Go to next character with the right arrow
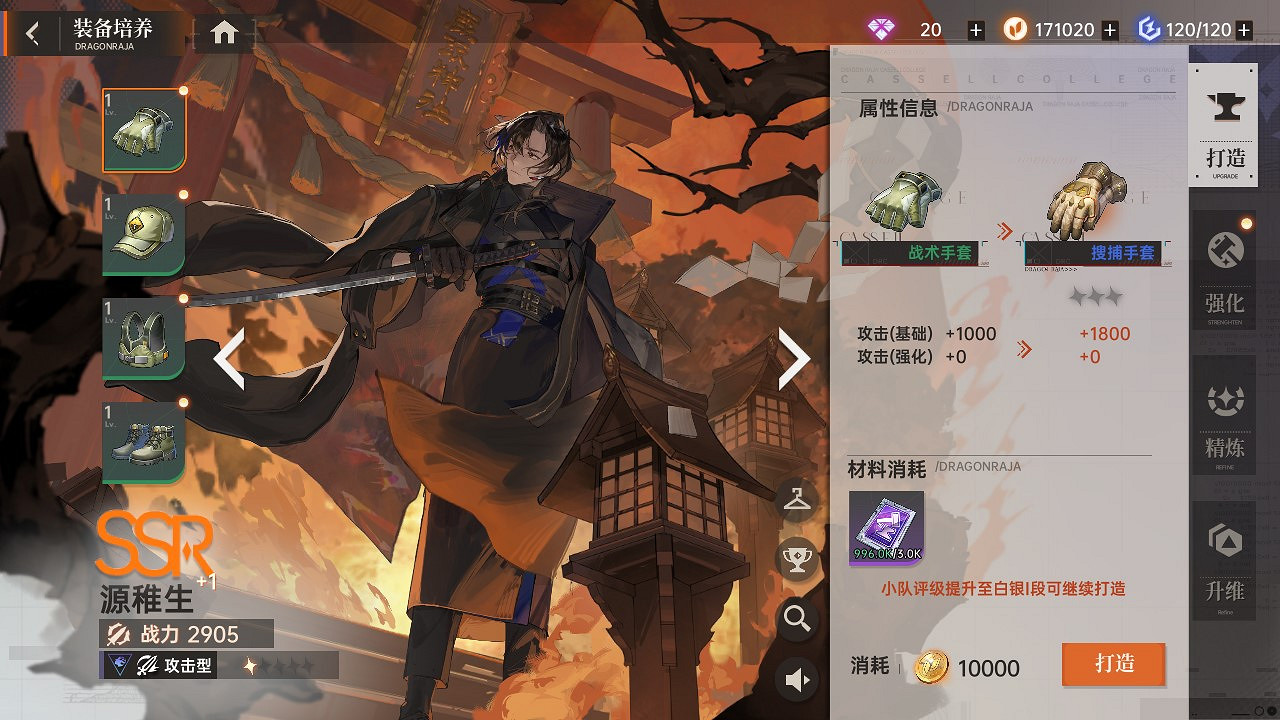The width and height of the screenshot is (1280, 720). pyautogui.click(x=794, y=357)
